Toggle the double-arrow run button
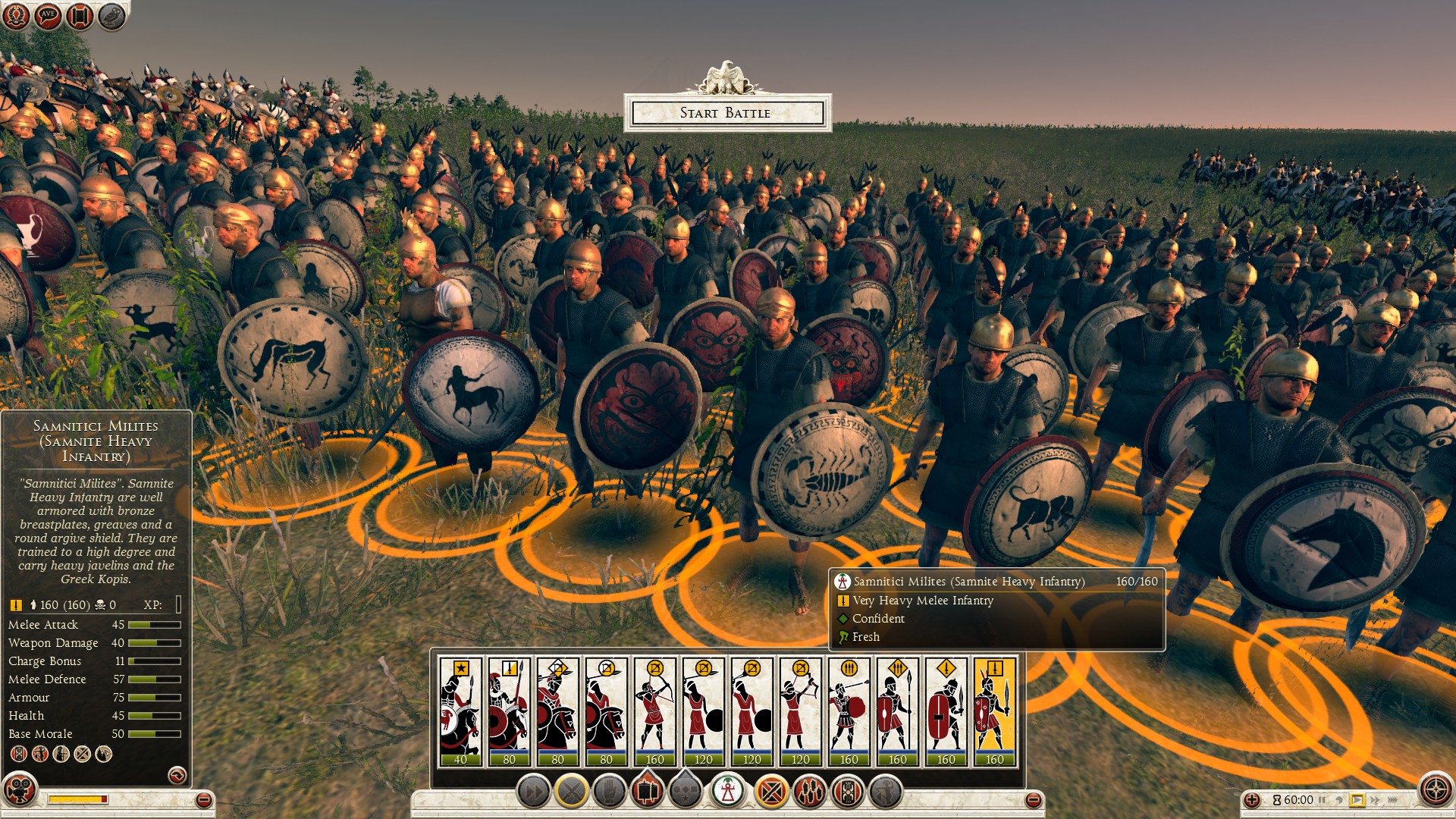The height and width of the screenshot is (819, 1456). tap(533, 792)
